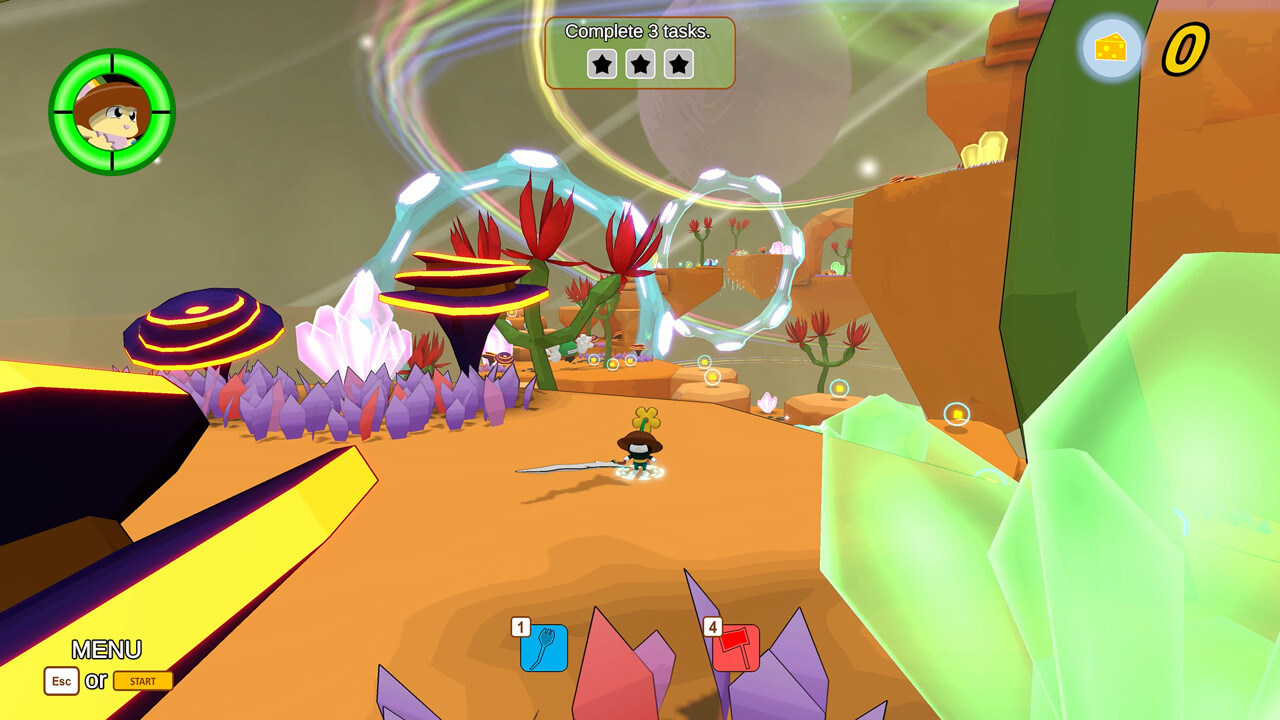
Task: Toggle the slot 1 keybind badge
Action: [x=519, y=627]
